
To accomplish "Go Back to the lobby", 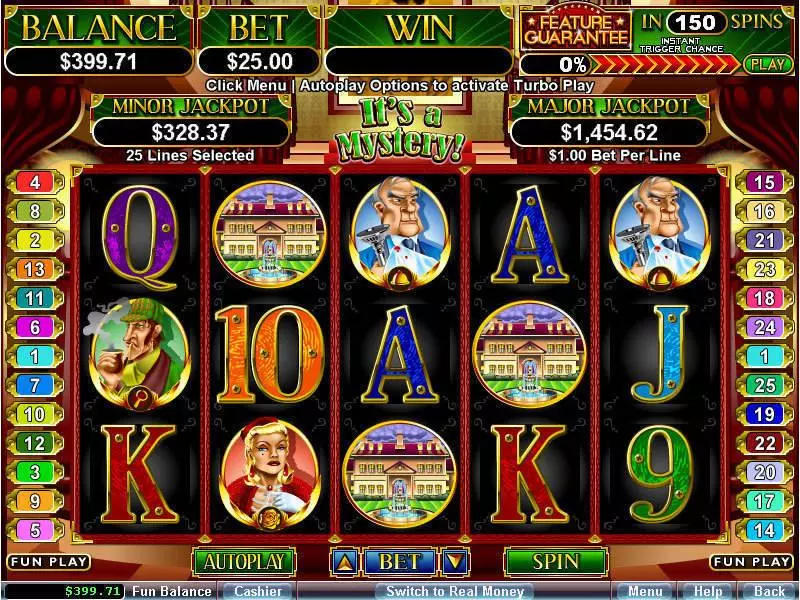I will coord(768,591).
